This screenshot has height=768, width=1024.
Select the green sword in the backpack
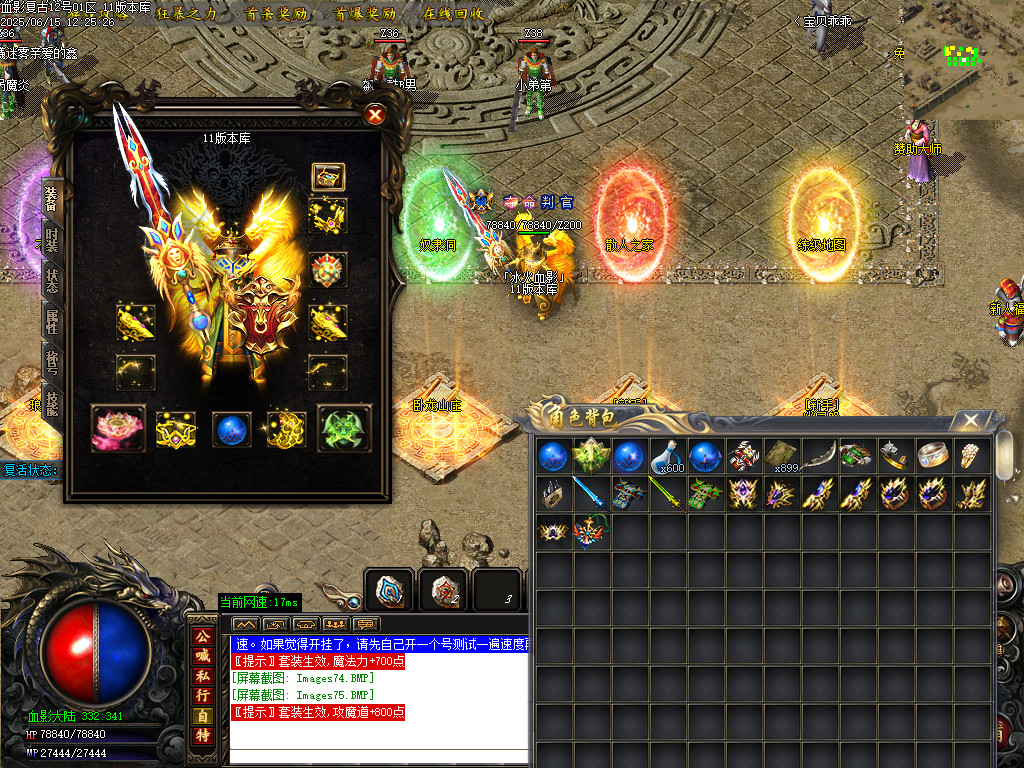667,493
